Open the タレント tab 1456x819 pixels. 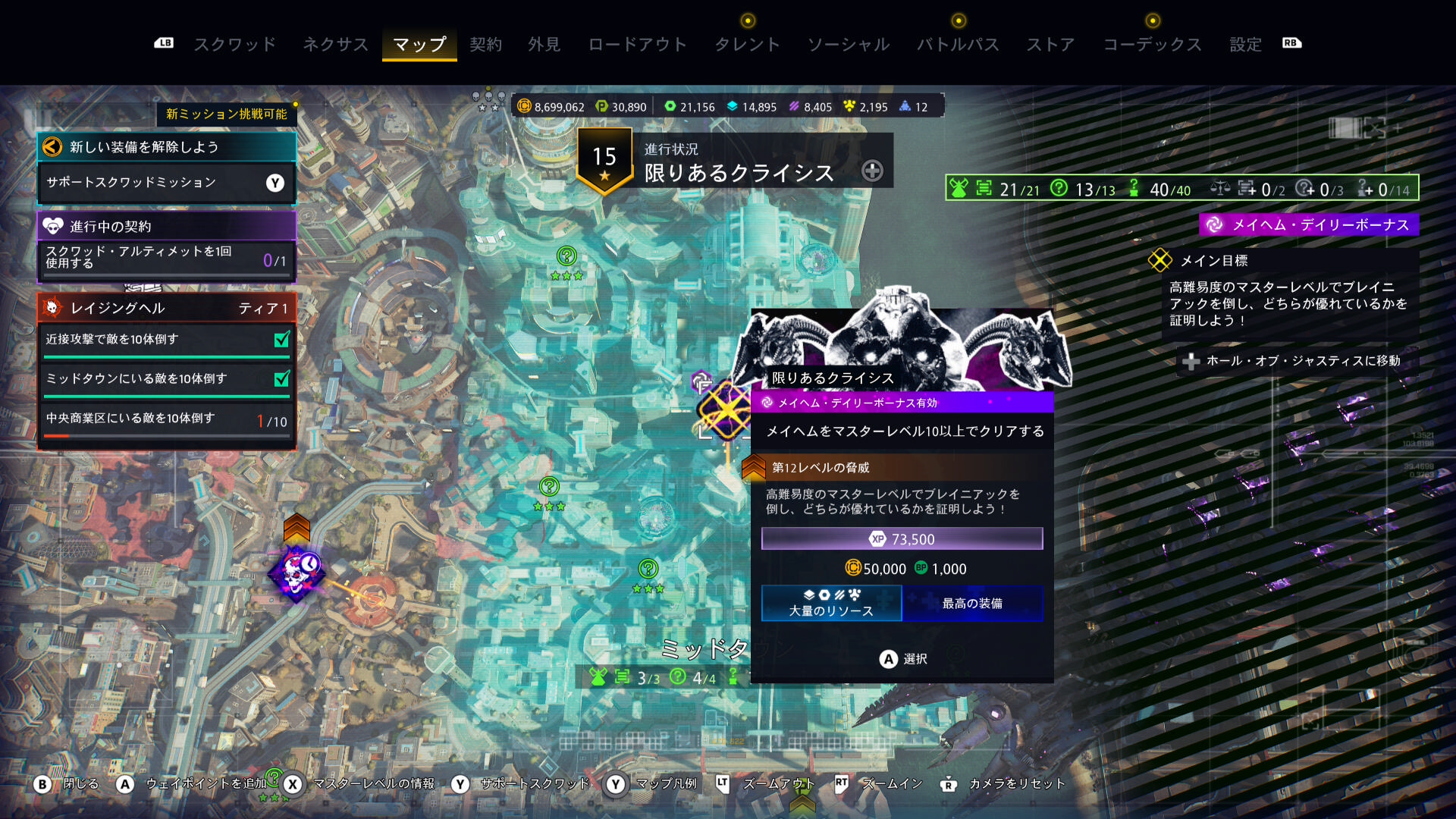click(x=747, y=45)
